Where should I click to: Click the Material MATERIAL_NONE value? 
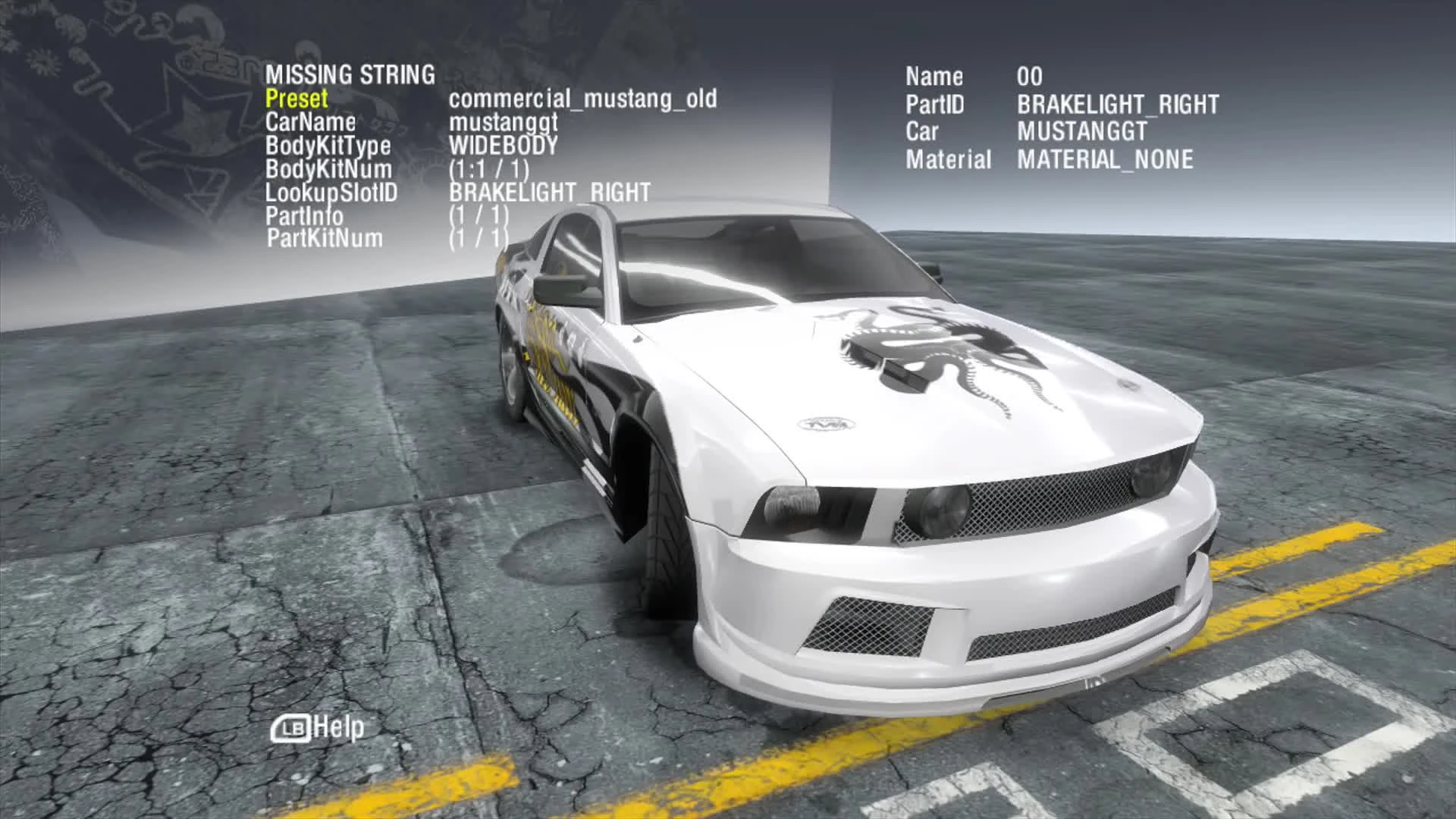tap(1104, 159)
